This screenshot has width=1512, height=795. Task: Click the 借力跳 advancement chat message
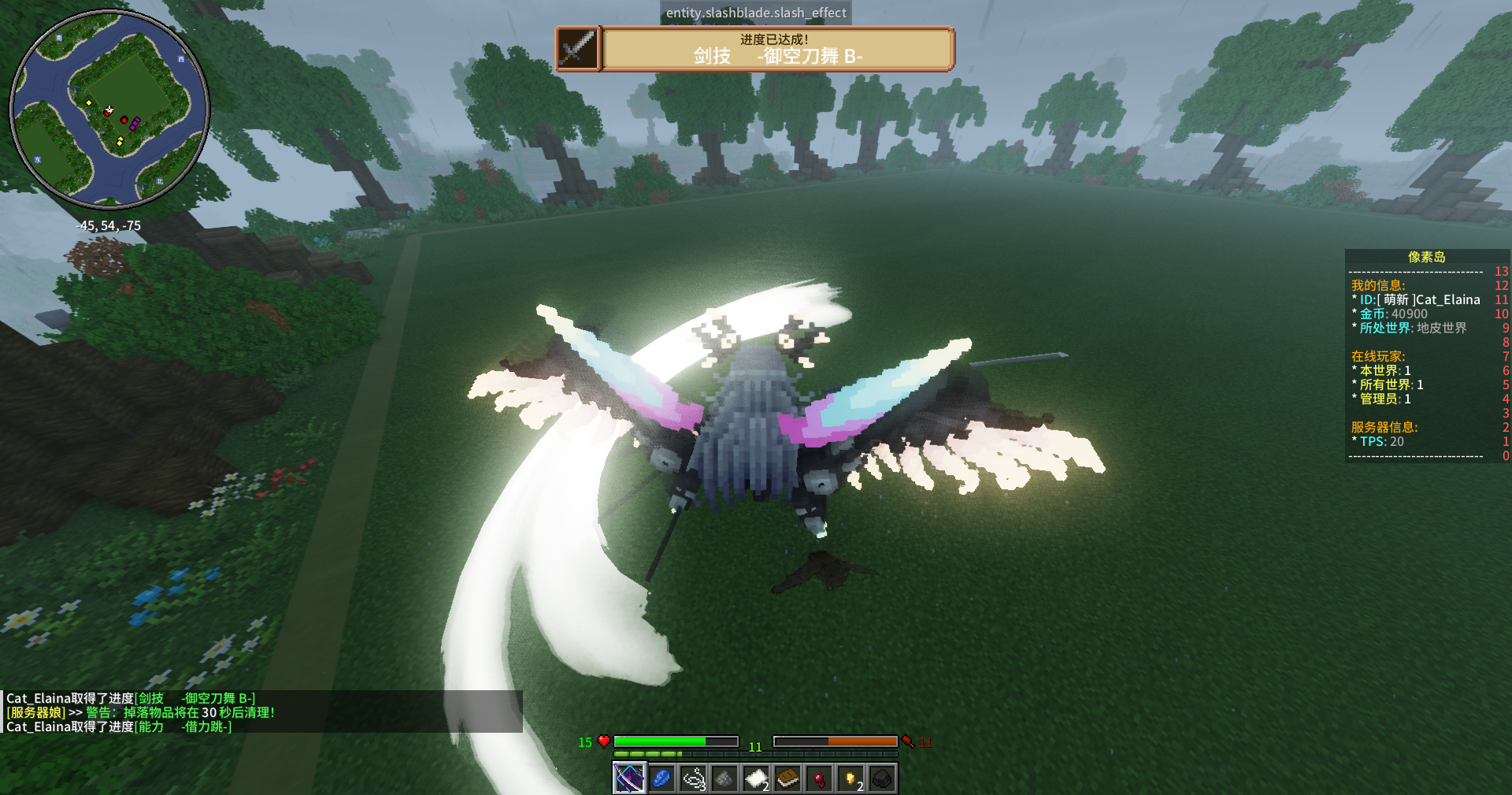coord(119,726)
